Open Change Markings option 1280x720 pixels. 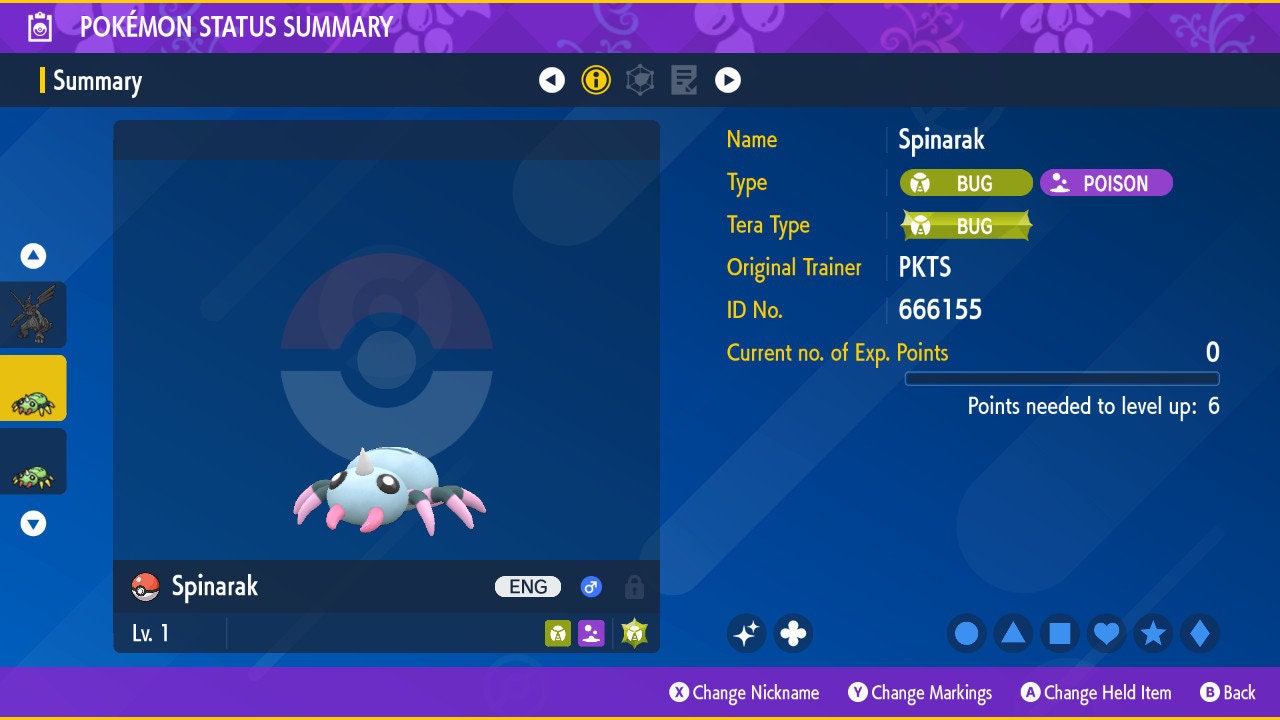pos(920,693)
